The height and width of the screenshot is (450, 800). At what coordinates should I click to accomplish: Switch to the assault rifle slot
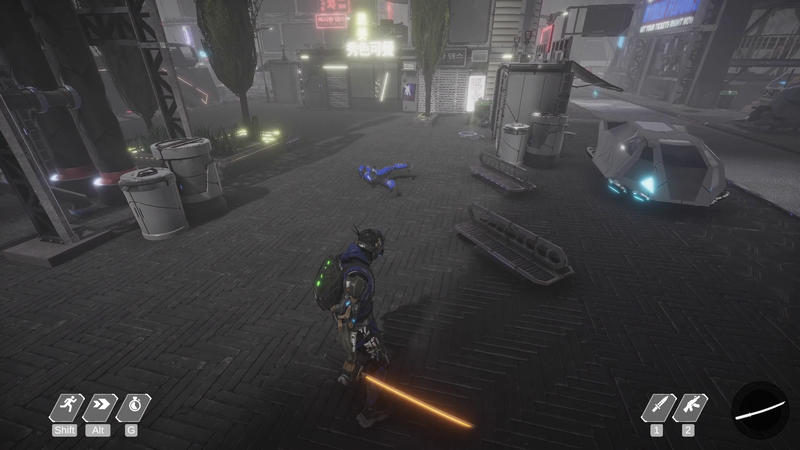pyautogui.click(x=689, y=408)
